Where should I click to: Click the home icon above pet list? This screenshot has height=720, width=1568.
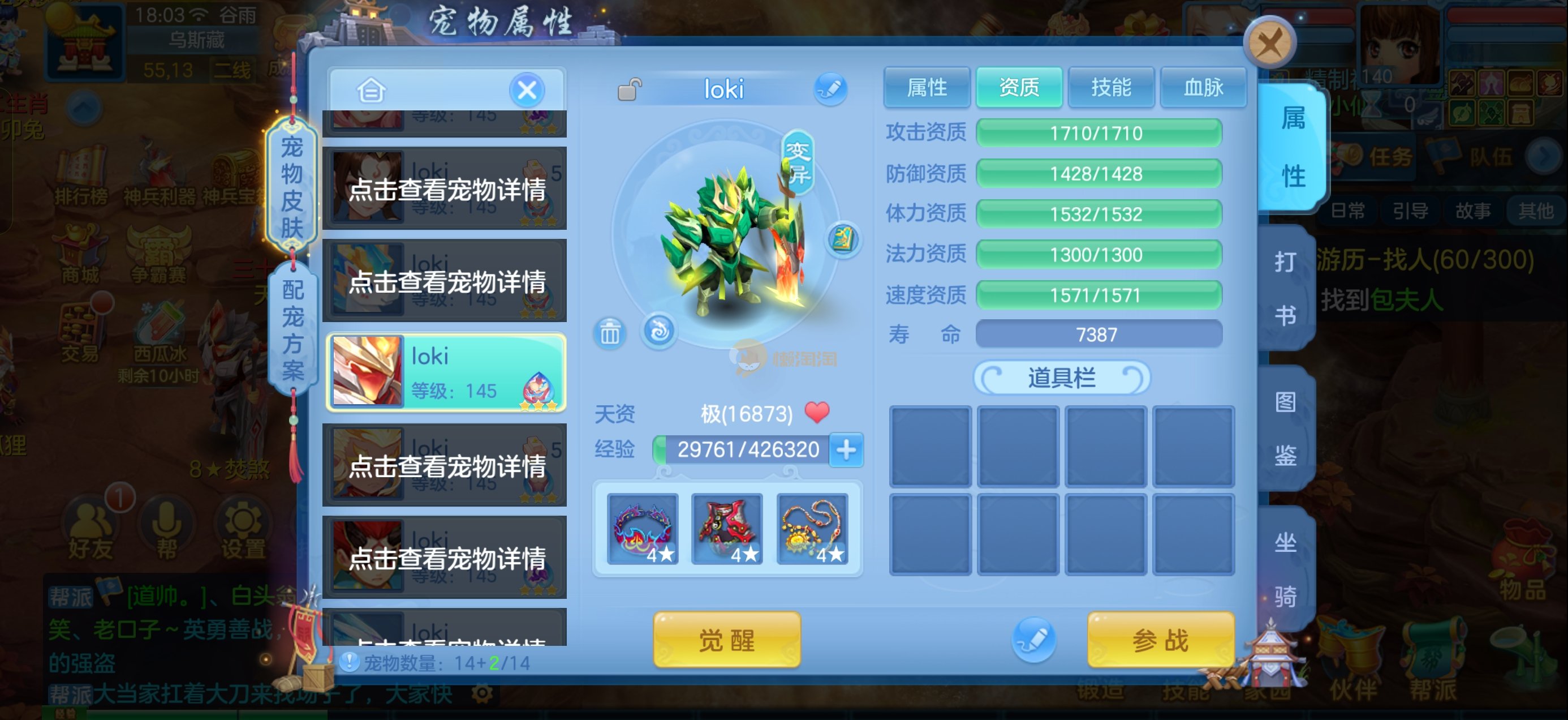point(371,91)
